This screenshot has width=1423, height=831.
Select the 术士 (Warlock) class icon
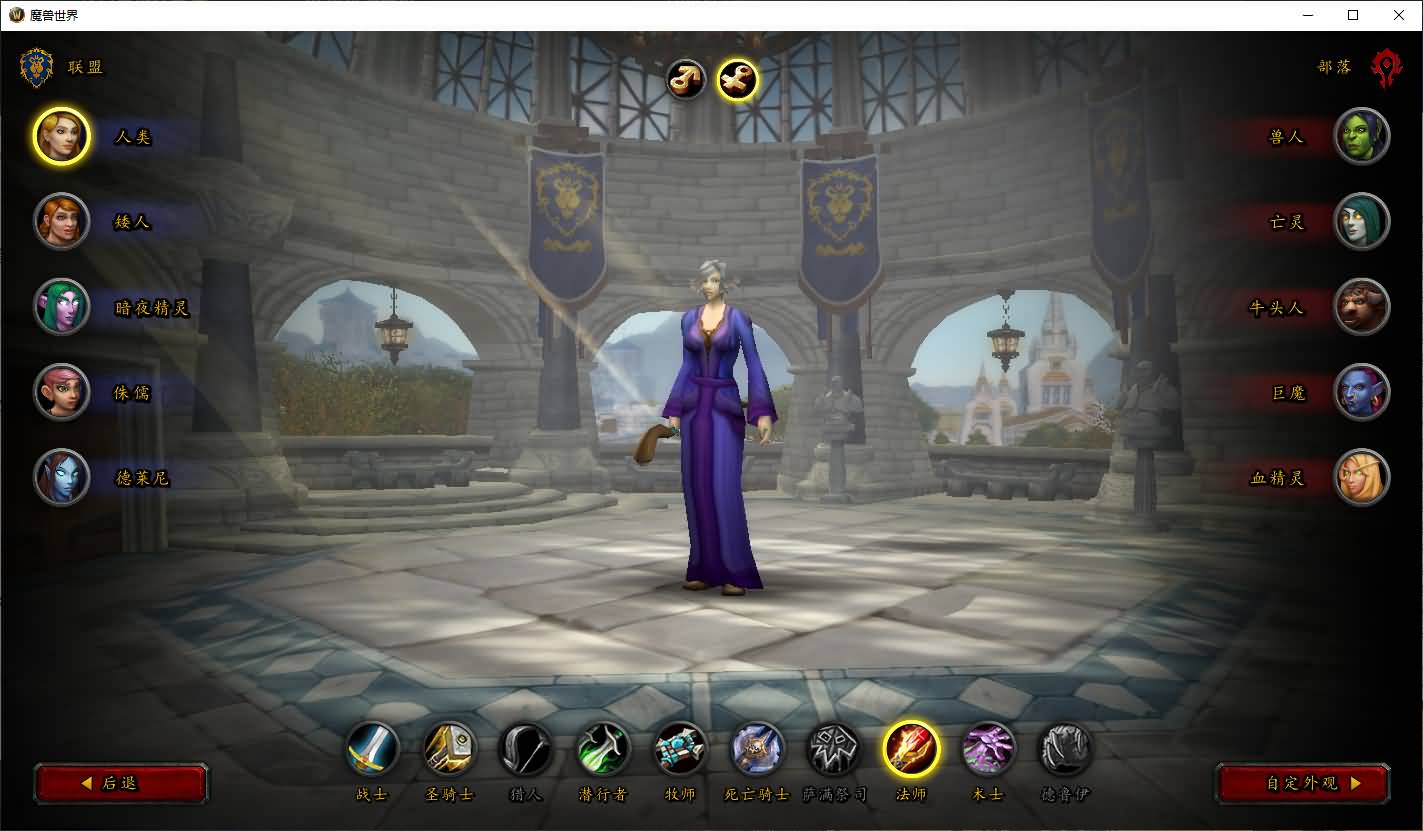pyautogui.click(x=988, y=749)
